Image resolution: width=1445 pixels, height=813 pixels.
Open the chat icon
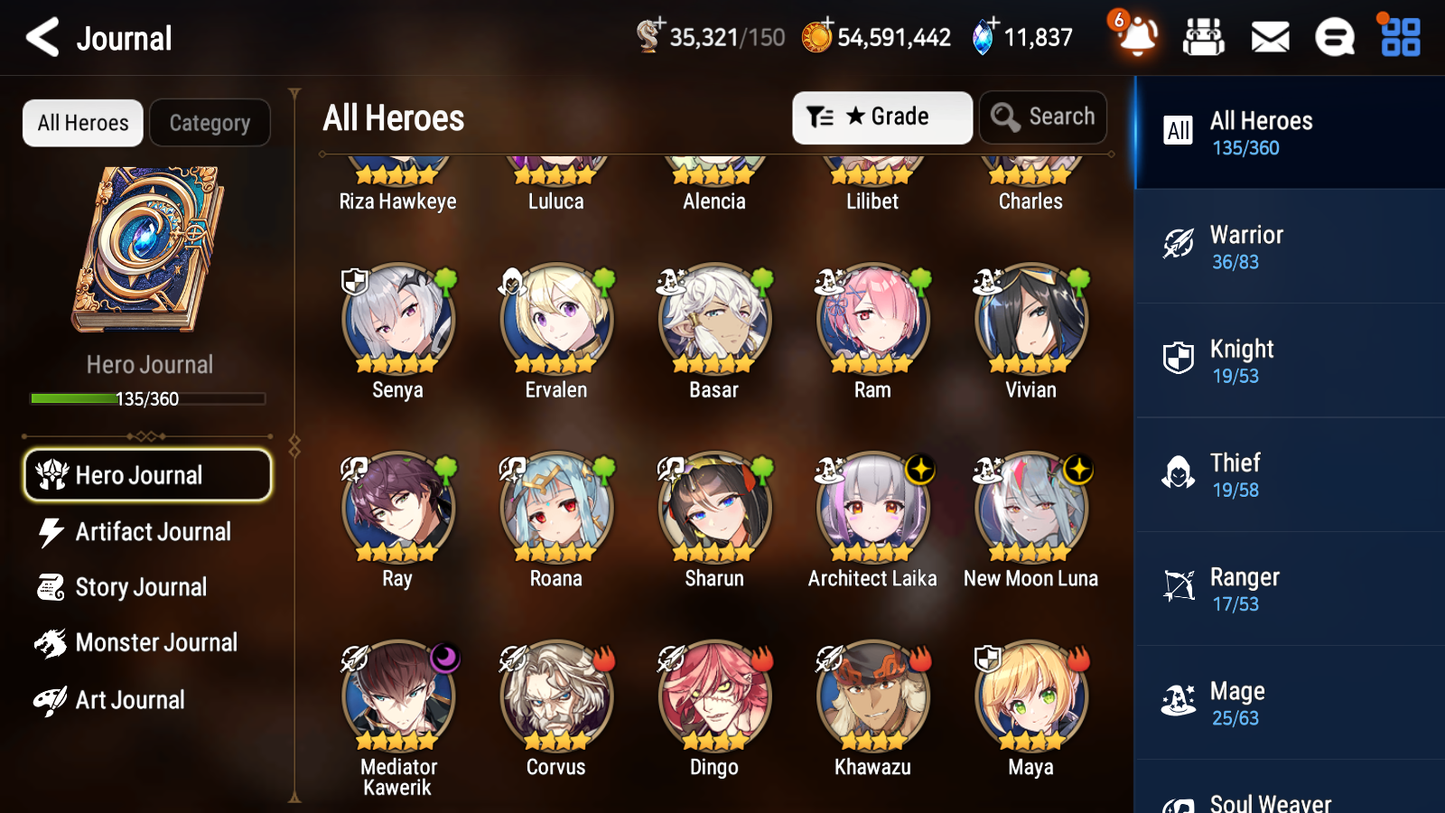coord(1334,36)
